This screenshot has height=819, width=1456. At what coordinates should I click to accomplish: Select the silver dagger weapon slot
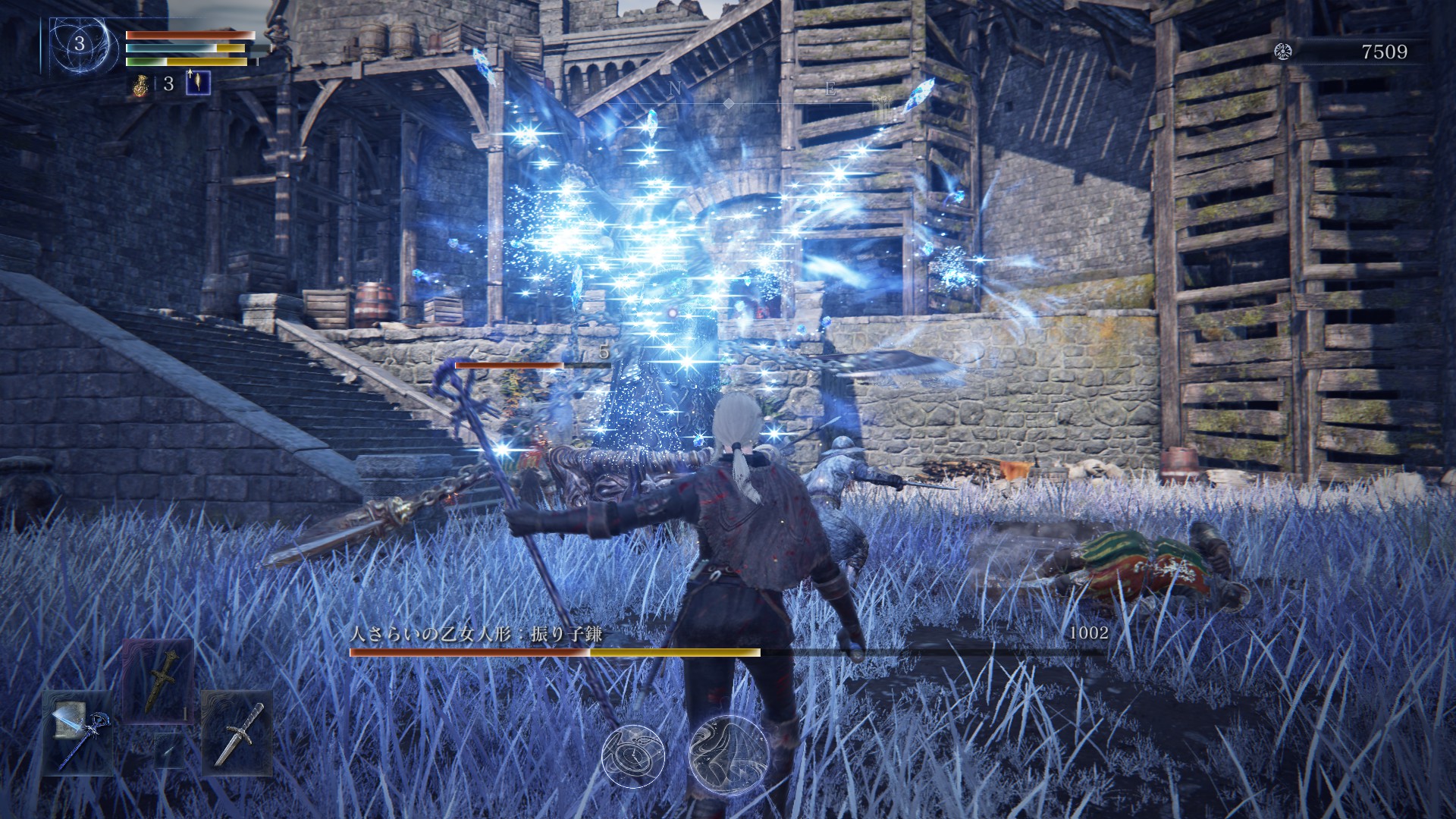point(237,733)
